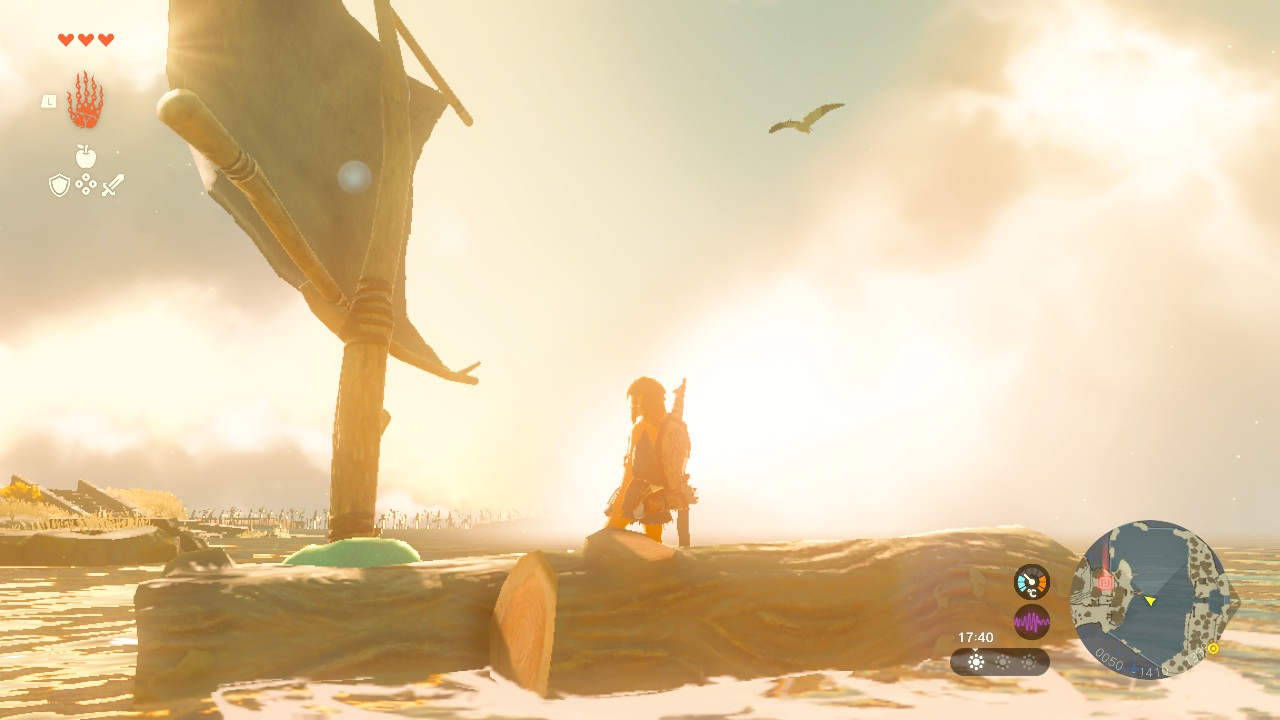The width and height of the screenshot is (1280, 720).
Task: Choose the apple quick-item icon
Action: pyautogui.click(x=86, y=156)
